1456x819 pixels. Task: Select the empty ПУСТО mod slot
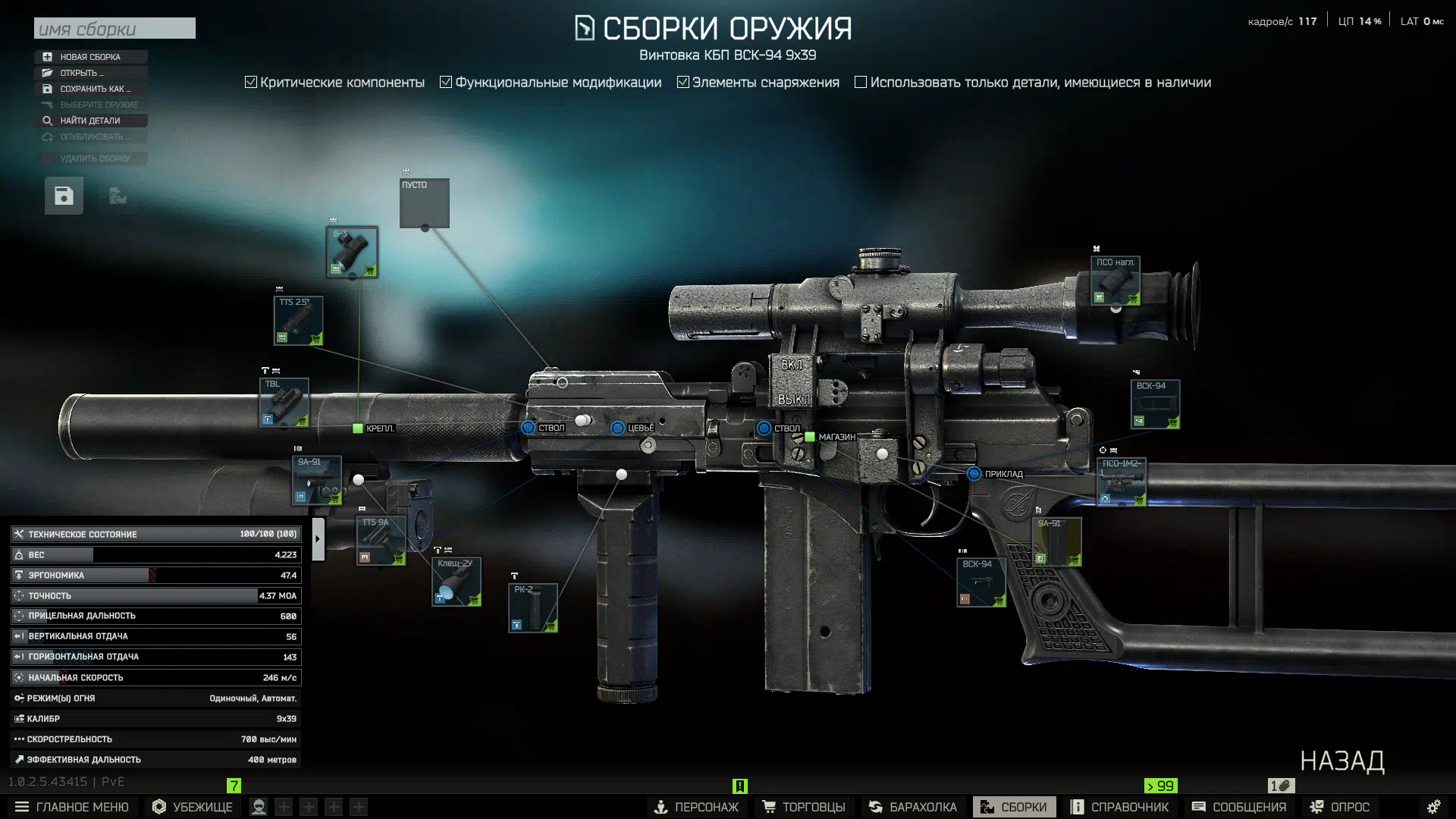pyautogui.click(x=425, y=203)
